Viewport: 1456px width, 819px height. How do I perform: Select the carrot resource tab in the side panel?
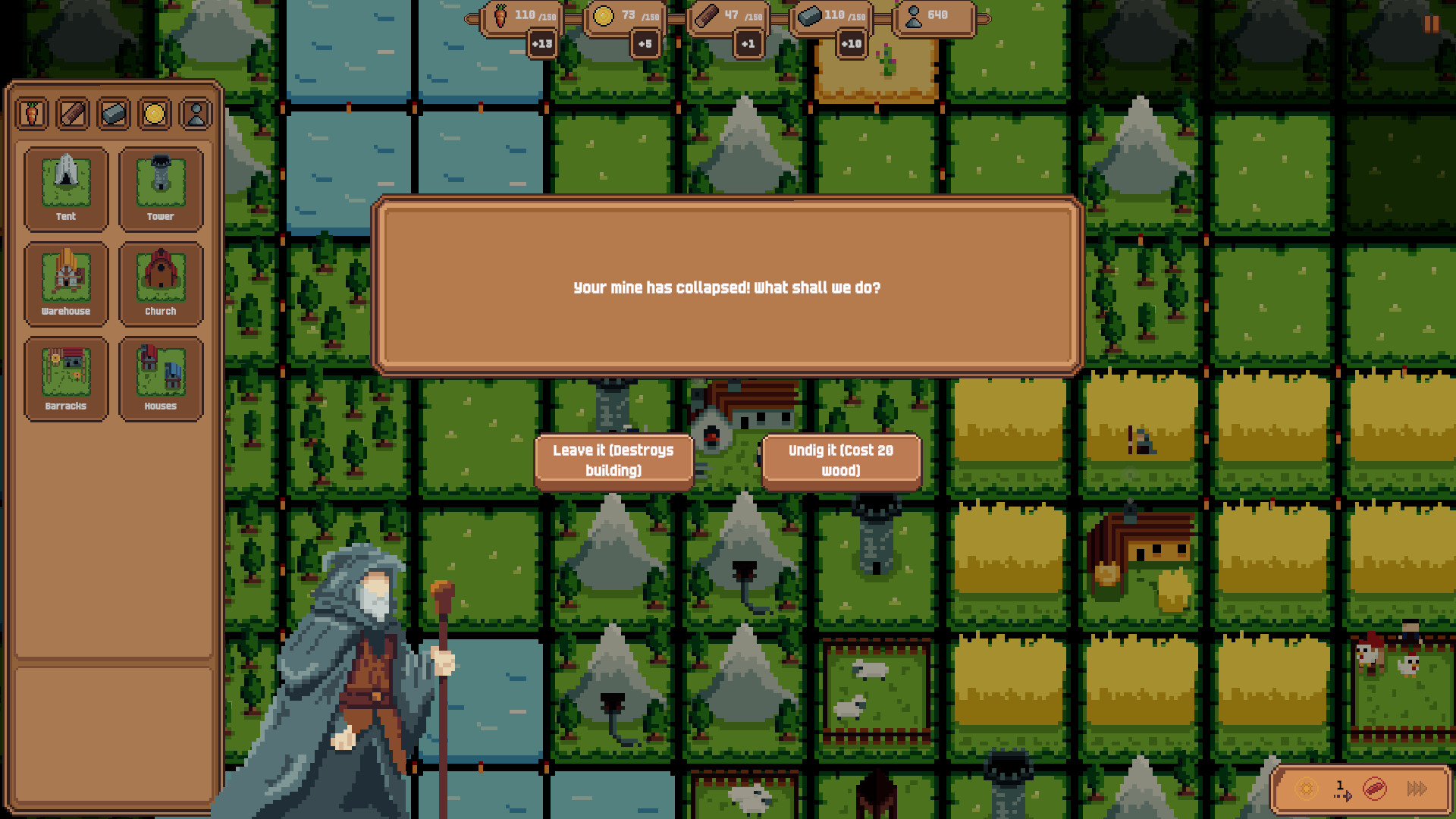[x=32, y=115]
